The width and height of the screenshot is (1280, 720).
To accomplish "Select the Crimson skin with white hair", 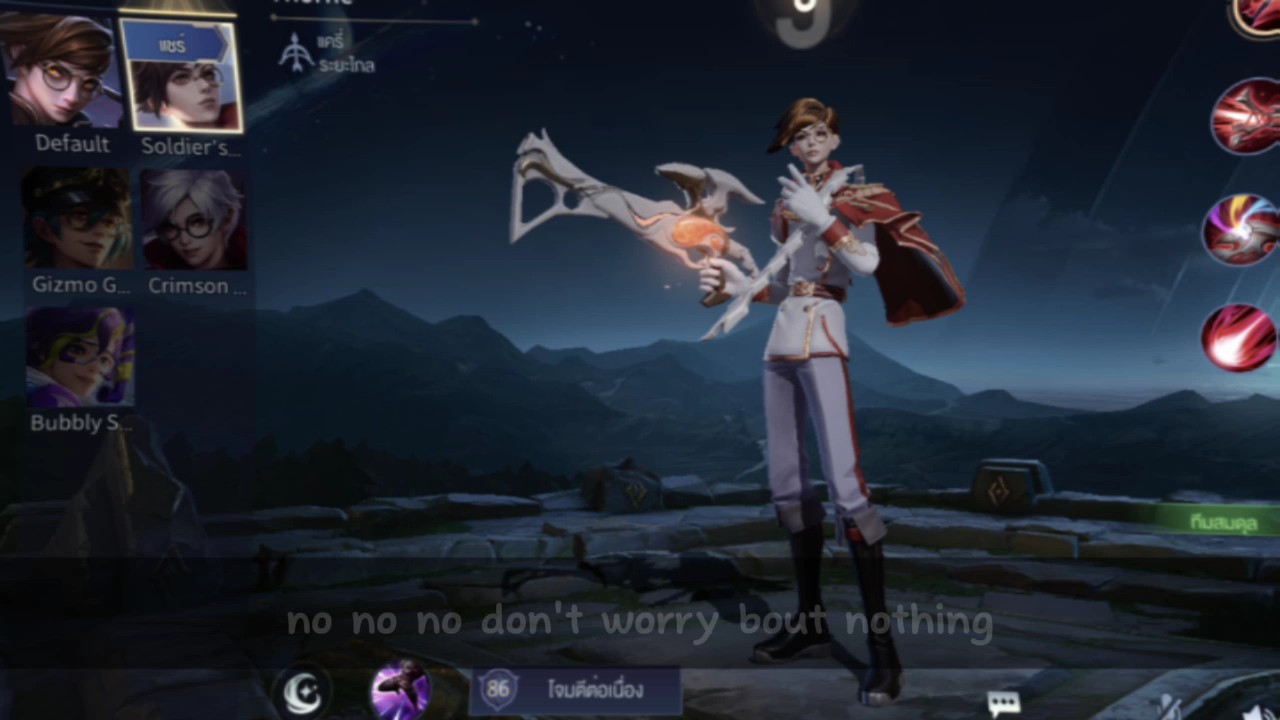I will coord(194,220).
